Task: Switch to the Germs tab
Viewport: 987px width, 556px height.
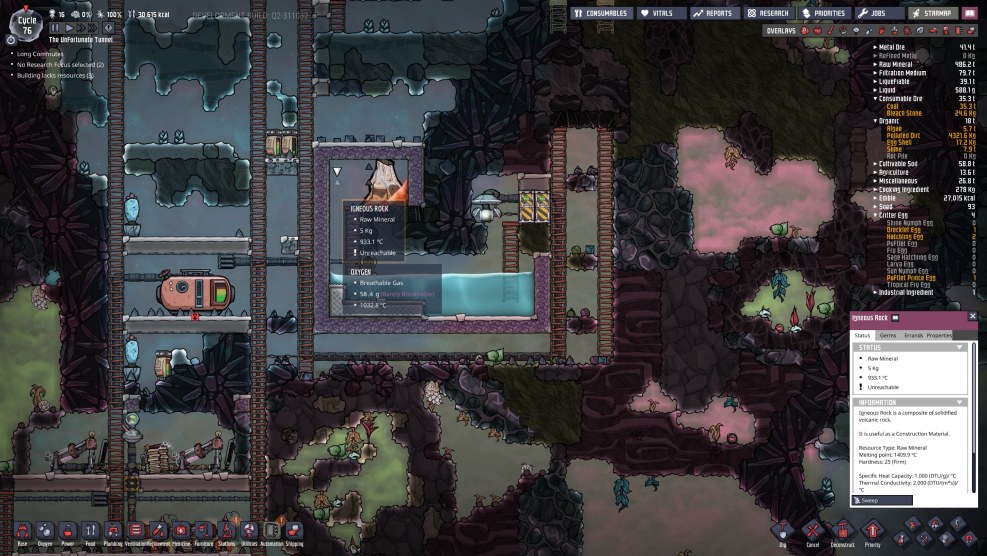Action: pyautogui.click(x=888, y=335)
